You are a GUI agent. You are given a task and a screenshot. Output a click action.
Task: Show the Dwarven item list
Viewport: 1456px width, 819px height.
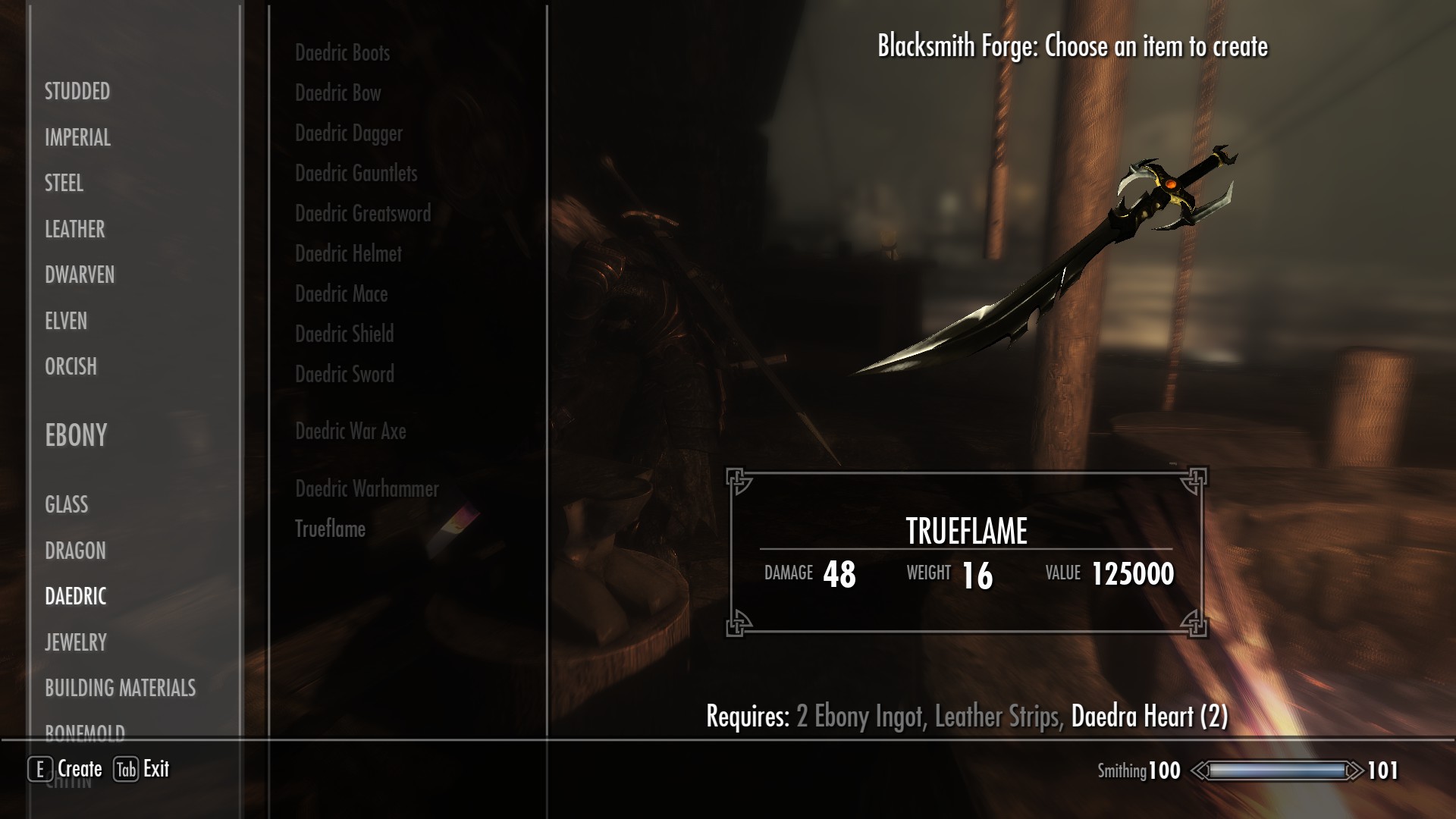(x=80, y=275)
